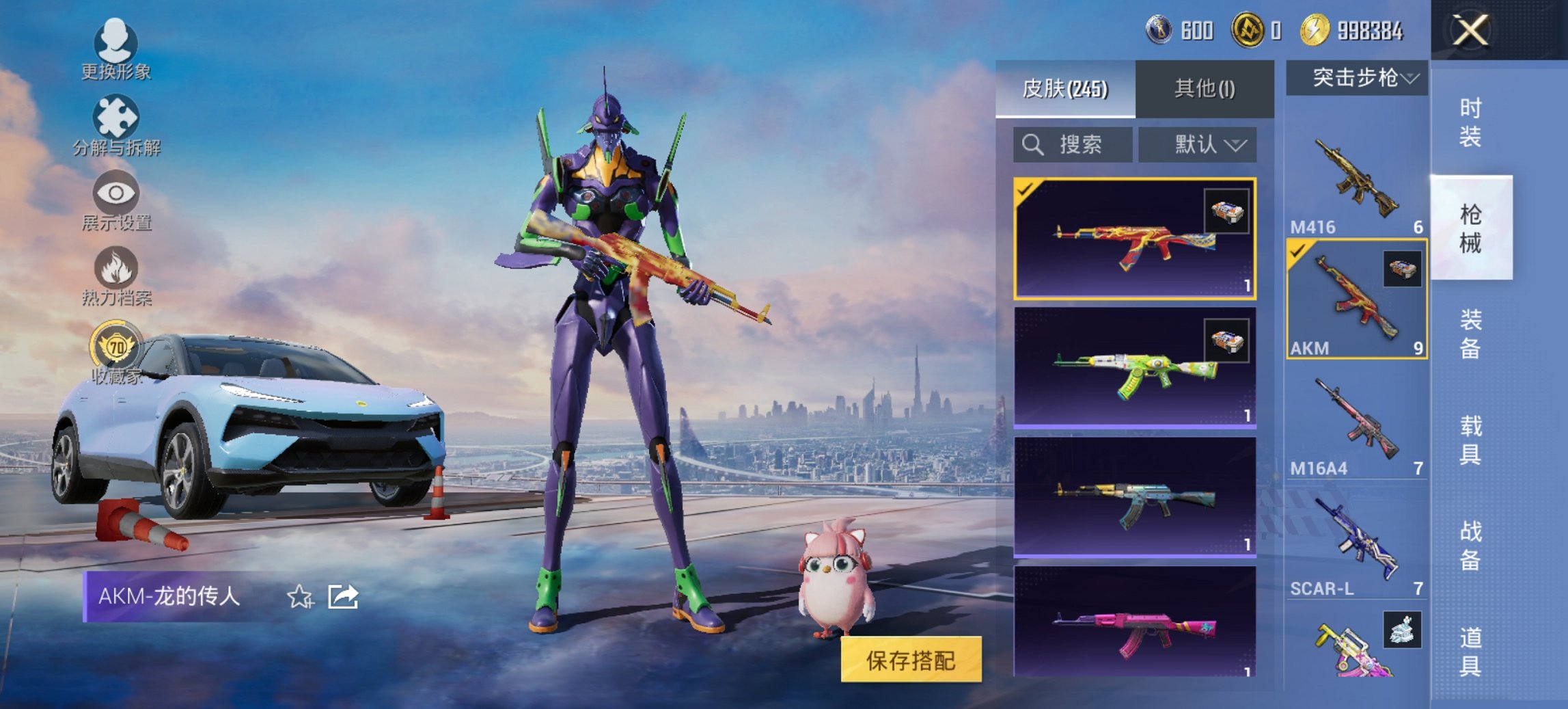Switch to the 时装 outfit category

point(1470,123)
